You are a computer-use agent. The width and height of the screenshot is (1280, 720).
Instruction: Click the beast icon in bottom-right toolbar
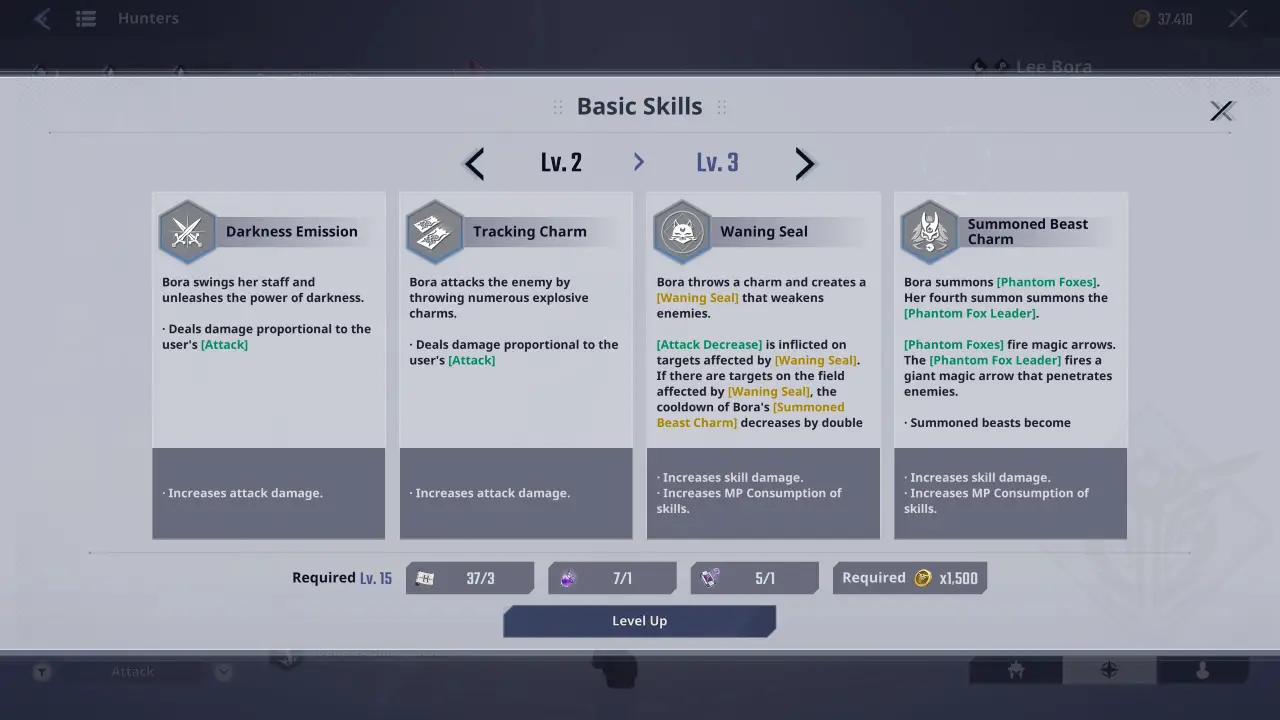pyautogui.click(x=1015, y=671)
